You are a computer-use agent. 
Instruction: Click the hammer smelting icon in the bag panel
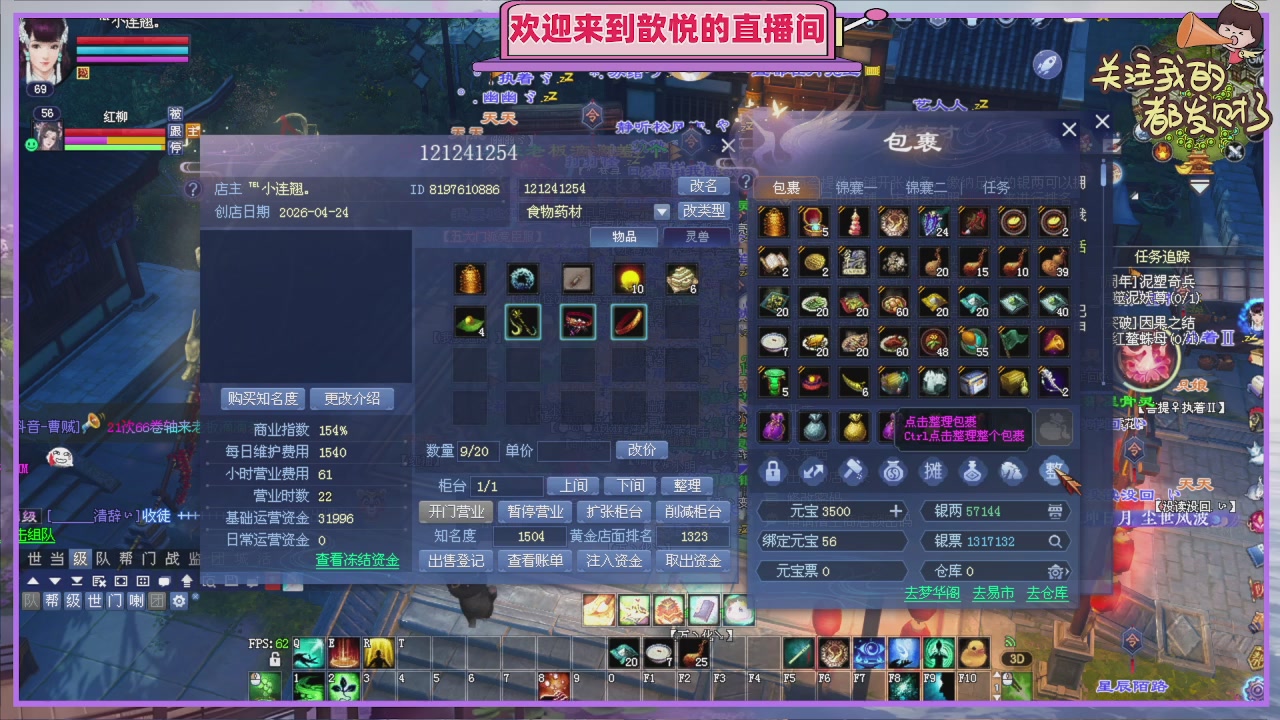[853, 471]
